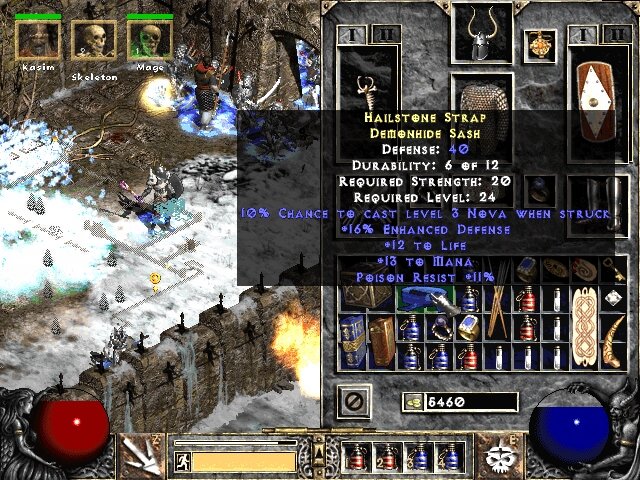
Task: Close the inventory panel with the cancel button
Action: pos(355,402)
